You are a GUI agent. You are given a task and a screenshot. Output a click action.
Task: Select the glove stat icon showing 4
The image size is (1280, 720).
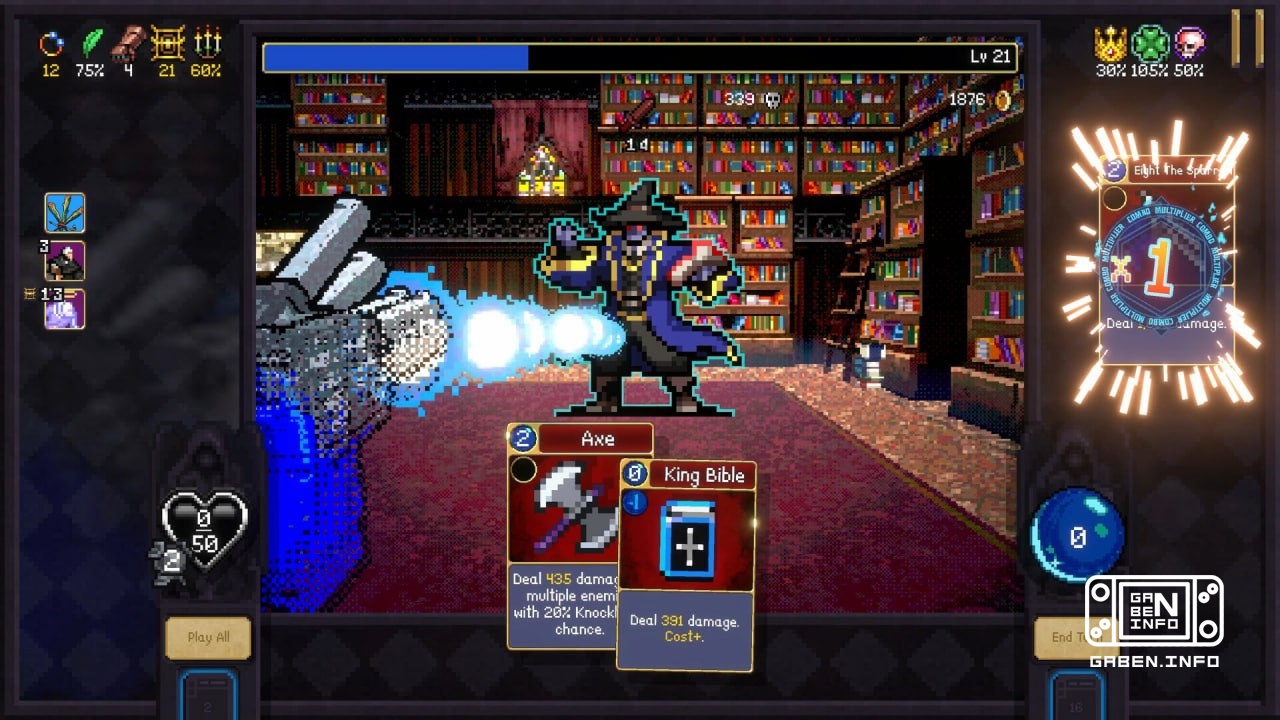(x=125, y=44)
